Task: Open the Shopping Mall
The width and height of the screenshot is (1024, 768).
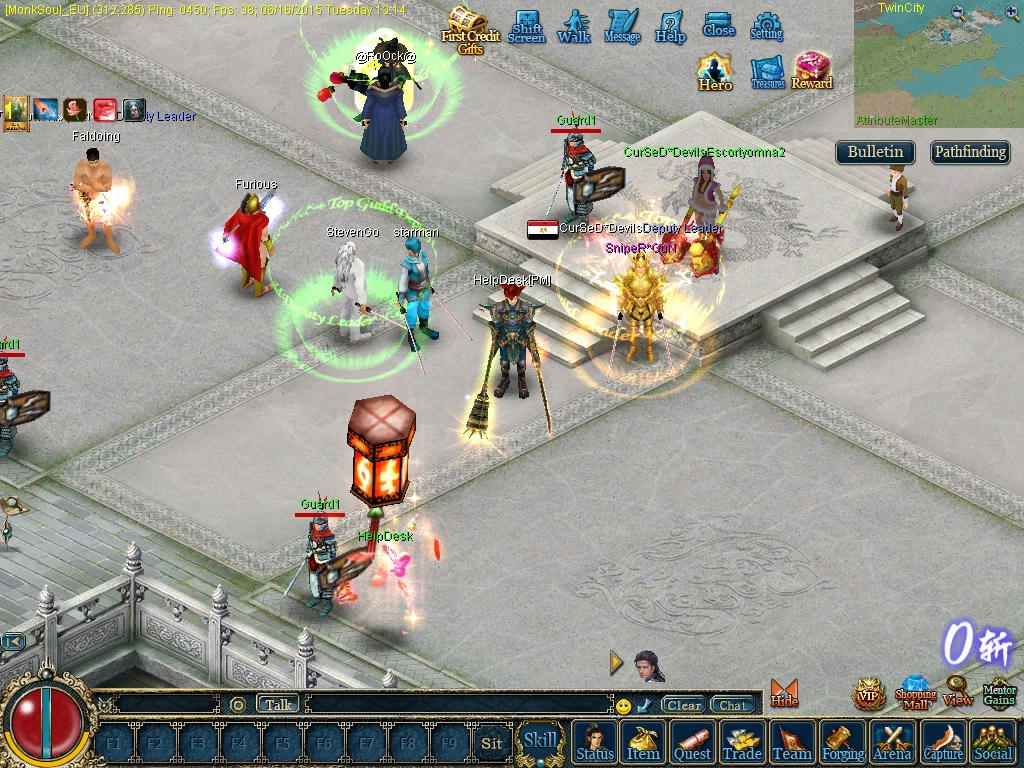Action: click(x=915, y=693)
